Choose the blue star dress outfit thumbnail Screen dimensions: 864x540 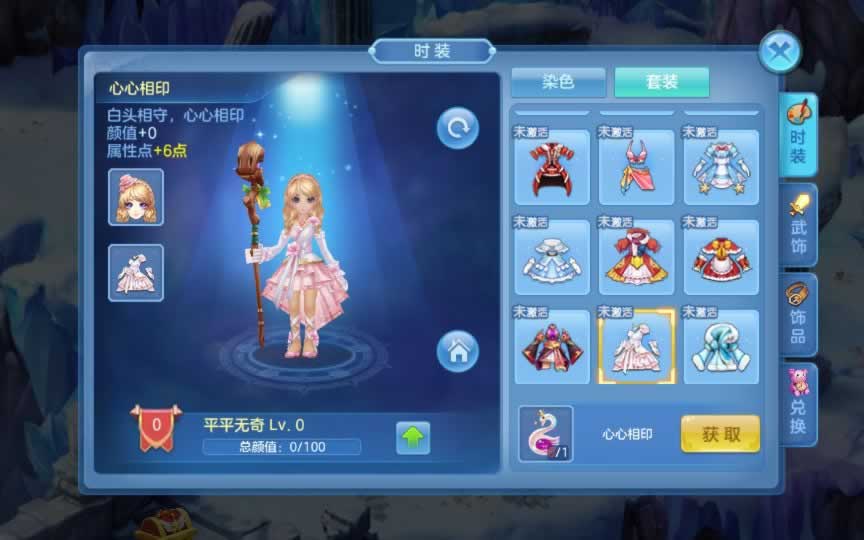(x=721, y=167)
